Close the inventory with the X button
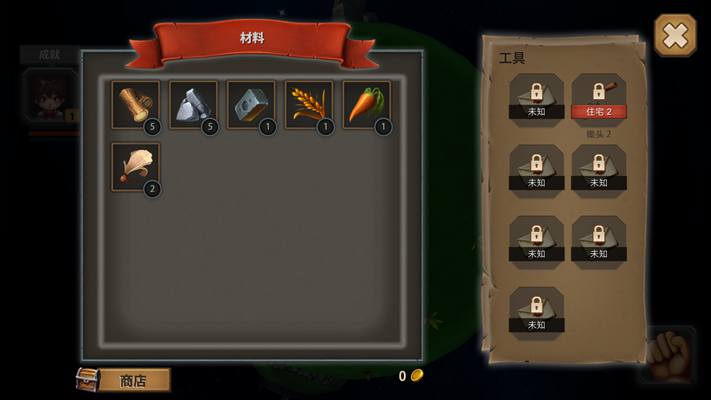 pyautogui.click(x=675, y=35)
